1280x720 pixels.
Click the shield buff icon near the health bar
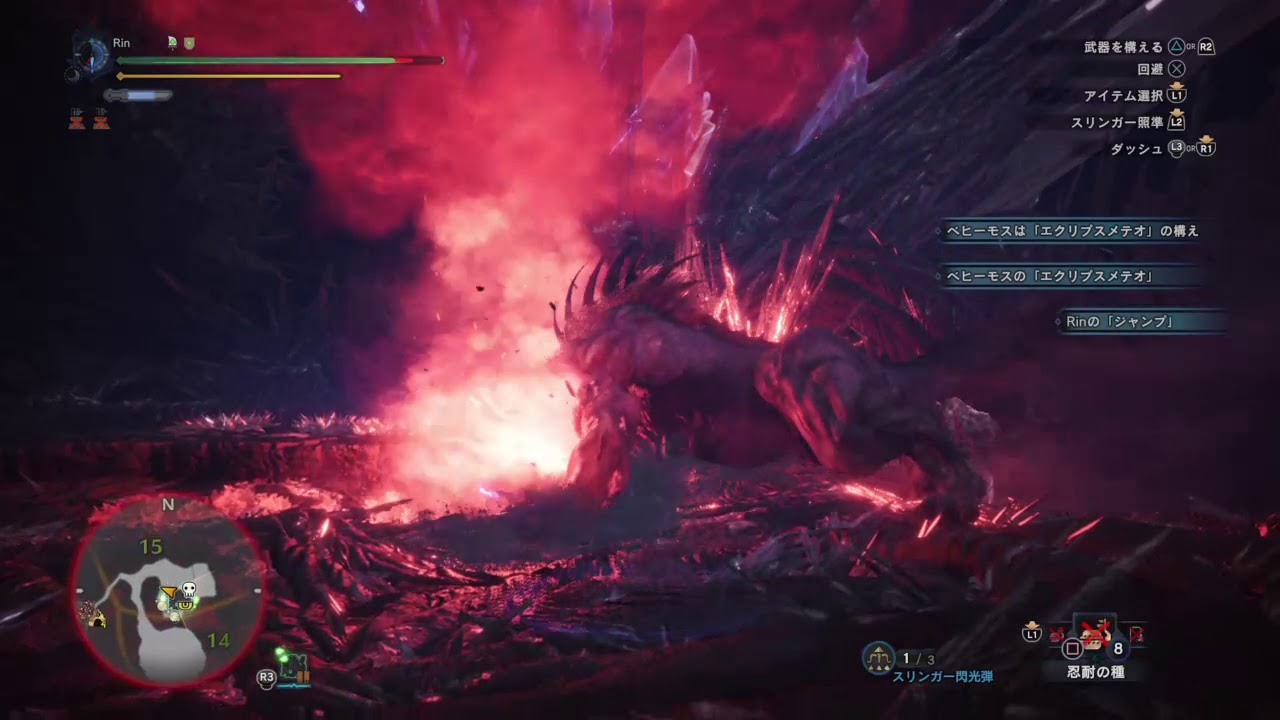click(x=189, y=42)
